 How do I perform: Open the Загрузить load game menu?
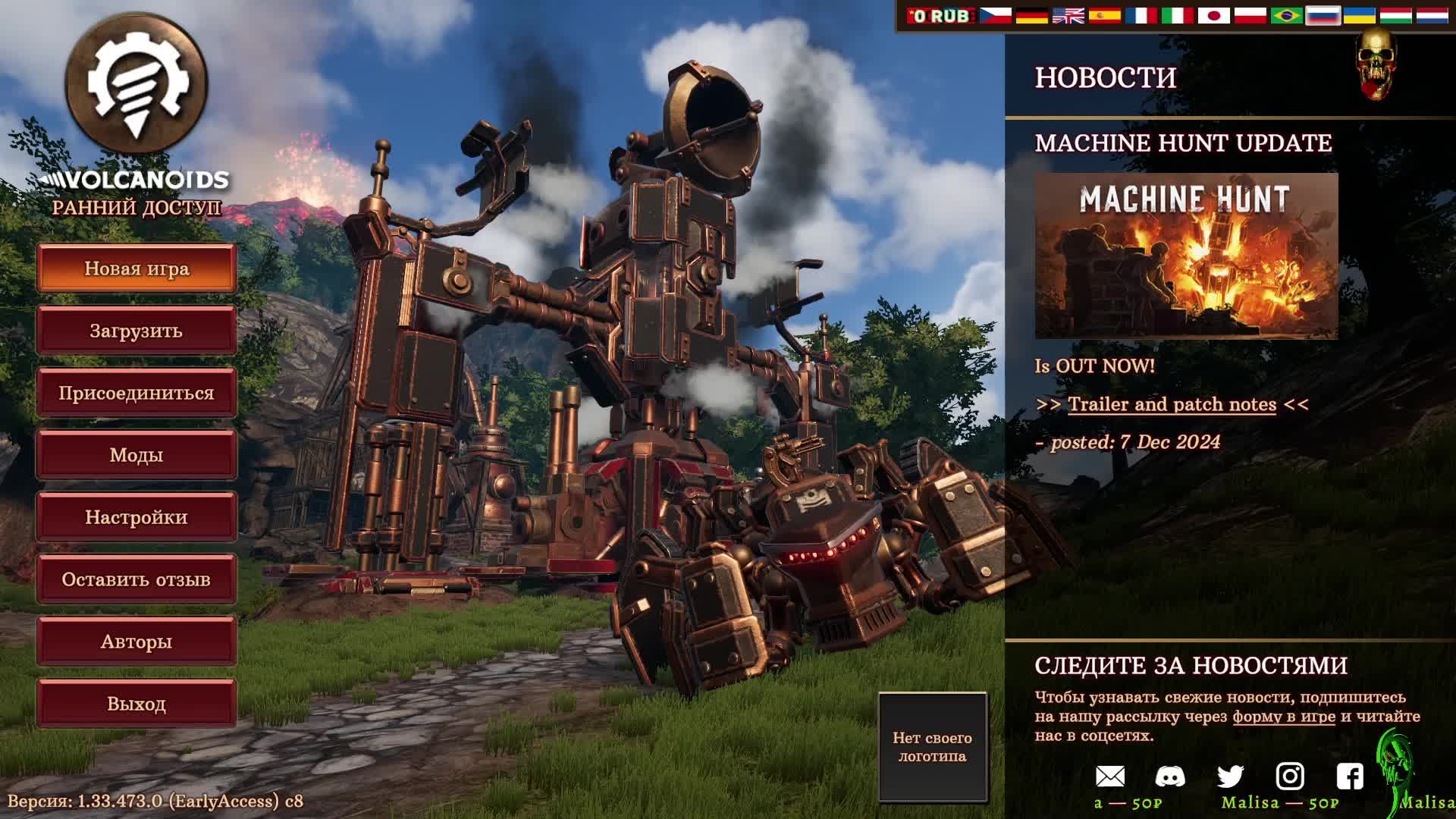[x=136, y=331]
